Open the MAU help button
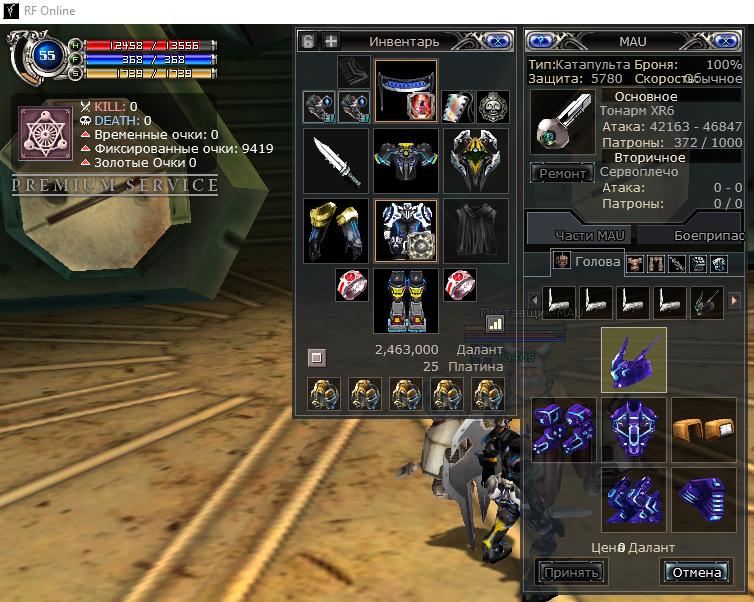Screen dimensions: 754x602 (x=541, y=41)
